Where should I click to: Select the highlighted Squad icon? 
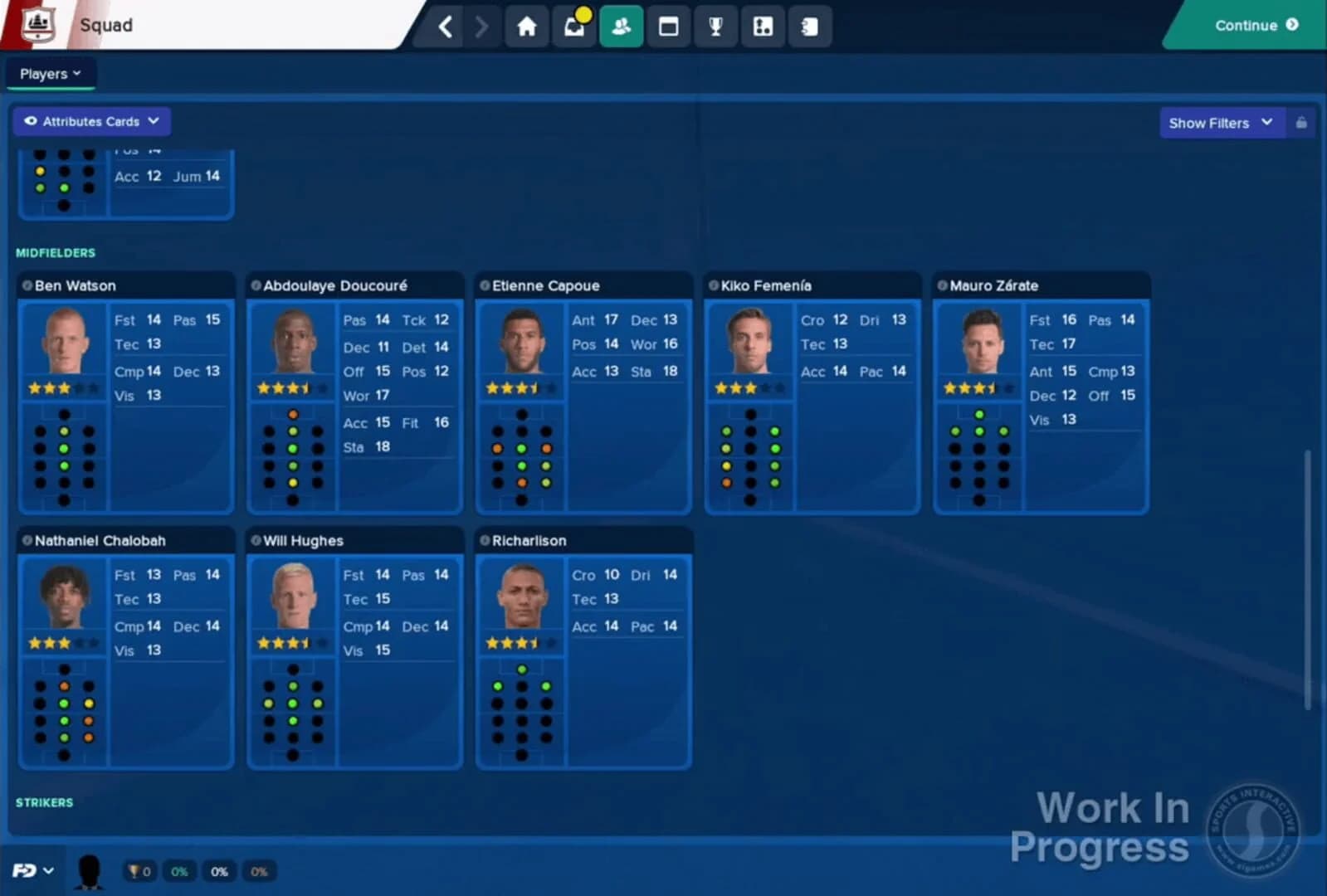pos(621,26)
